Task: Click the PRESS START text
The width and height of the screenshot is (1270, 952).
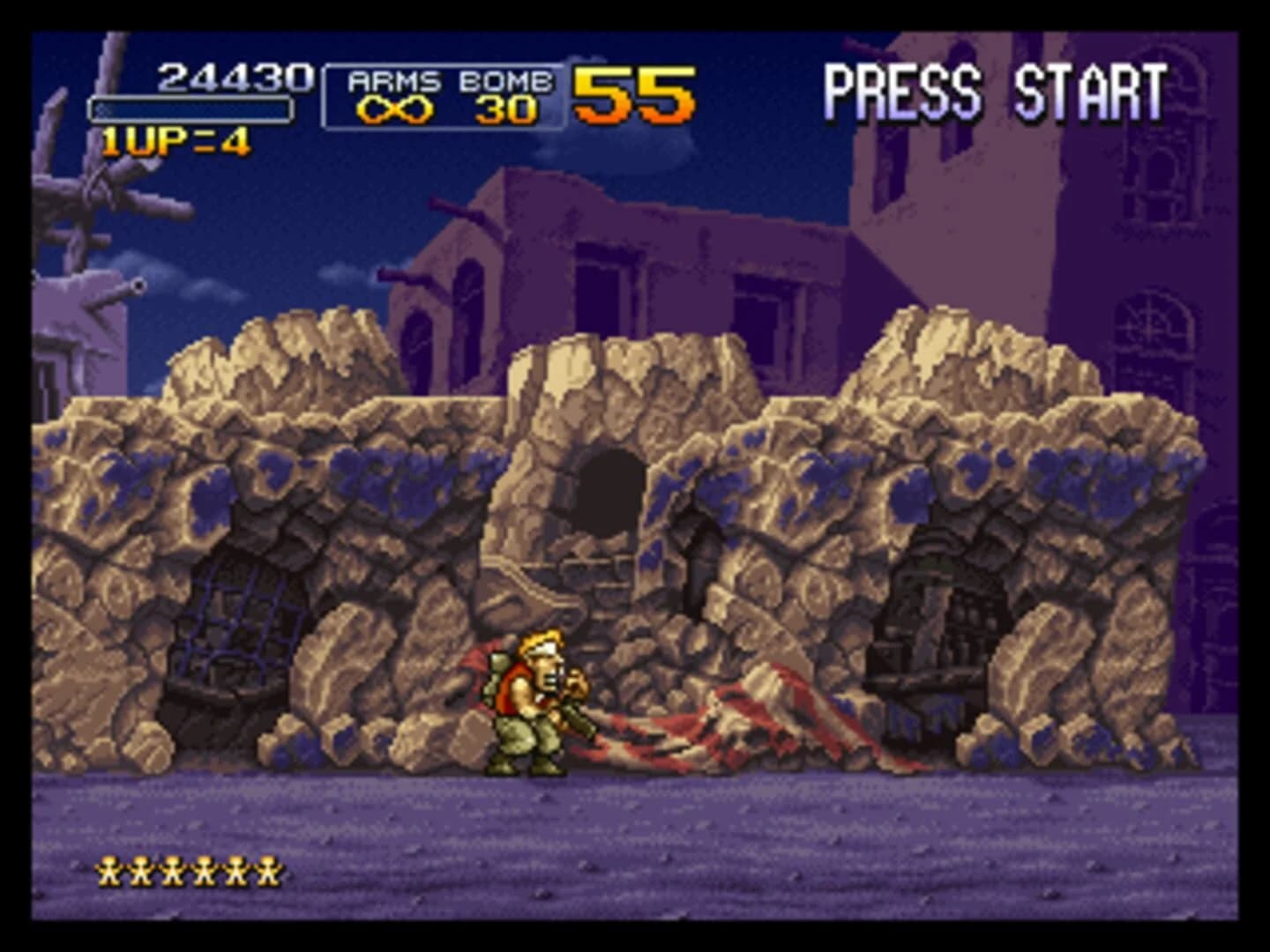Action: (995, 88)
